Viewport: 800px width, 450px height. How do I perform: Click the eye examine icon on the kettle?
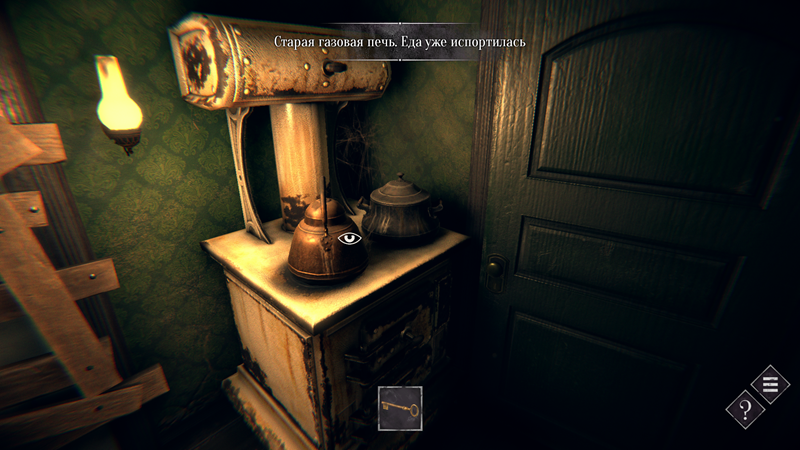pyautogui.click(x=350, y=239)
